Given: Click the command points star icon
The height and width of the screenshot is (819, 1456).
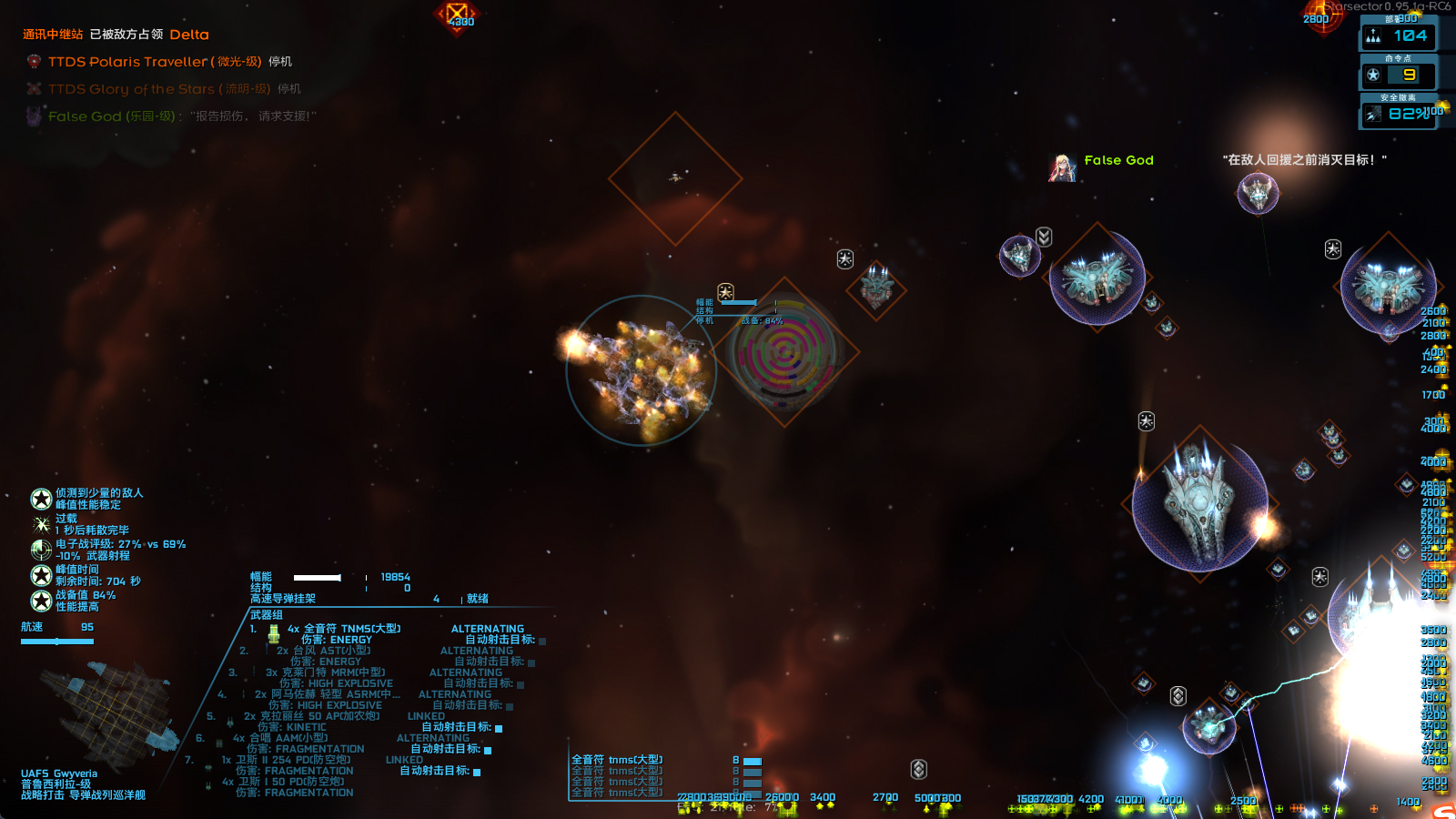Looking at the screenshot, I should coord(1374,76).
